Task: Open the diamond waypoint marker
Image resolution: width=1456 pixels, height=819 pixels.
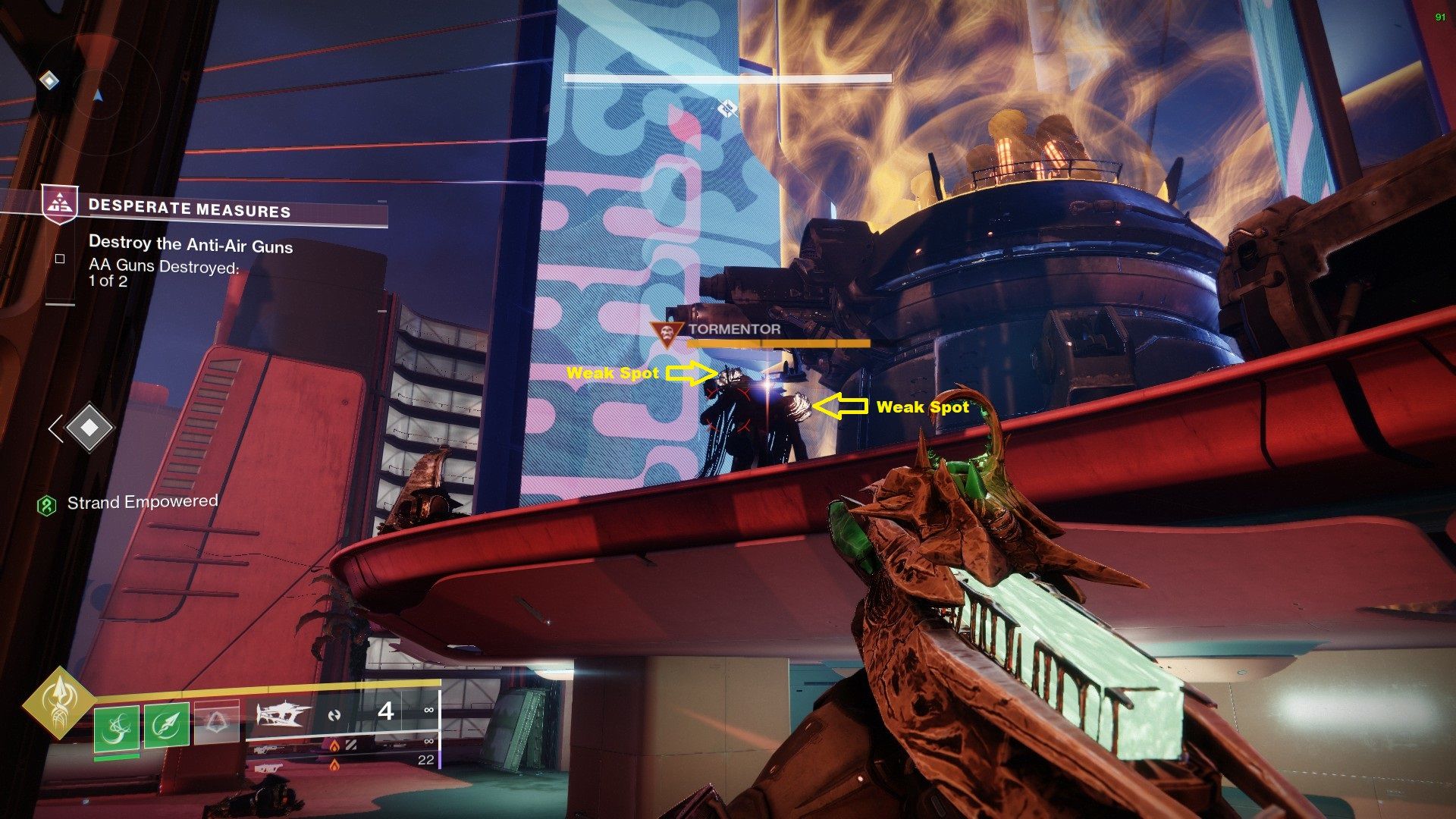Action: pyautogui.click(x=89, y=427)
